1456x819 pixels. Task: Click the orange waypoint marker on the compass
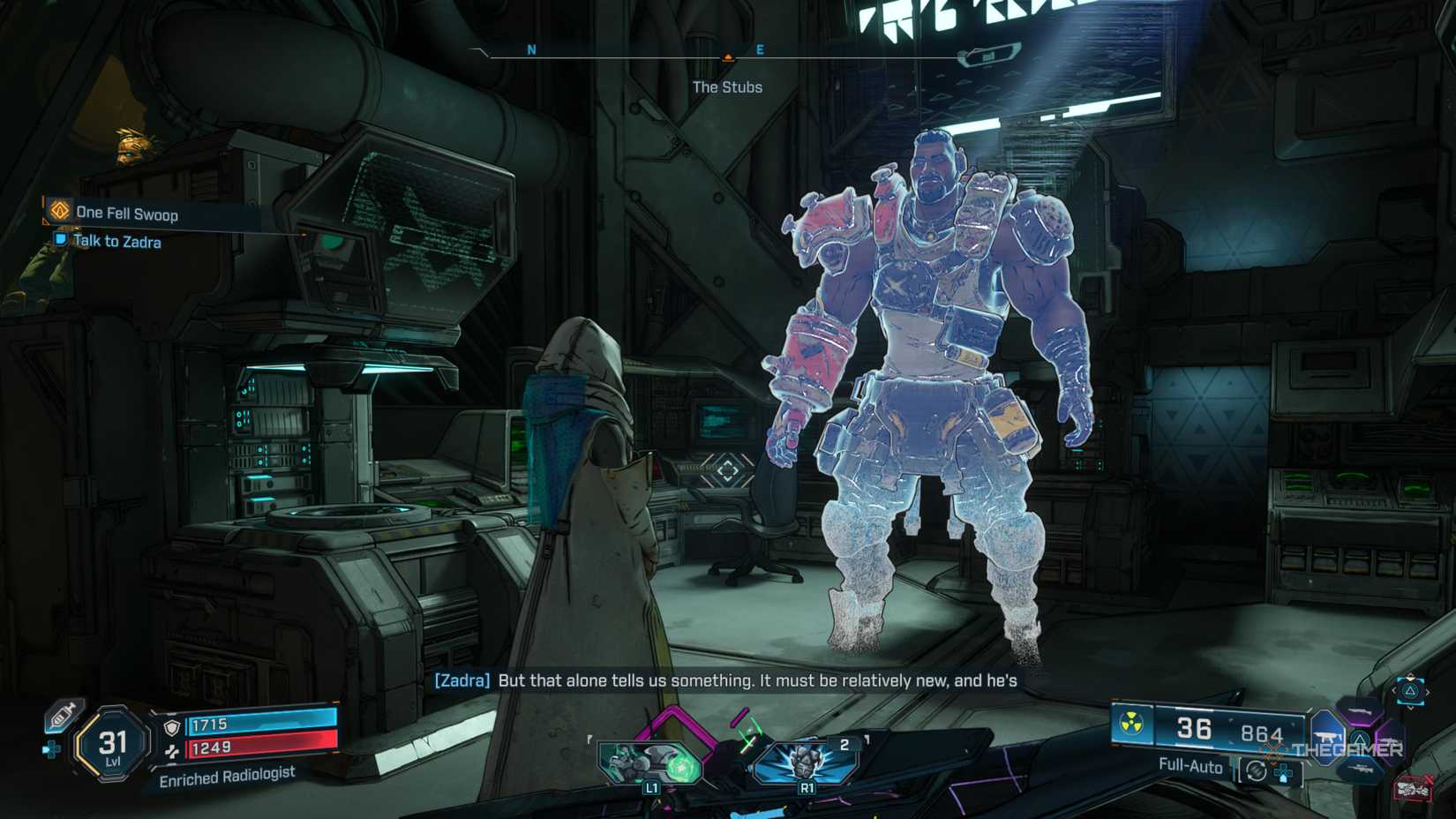pyautogui.click(x=727, y=55)
